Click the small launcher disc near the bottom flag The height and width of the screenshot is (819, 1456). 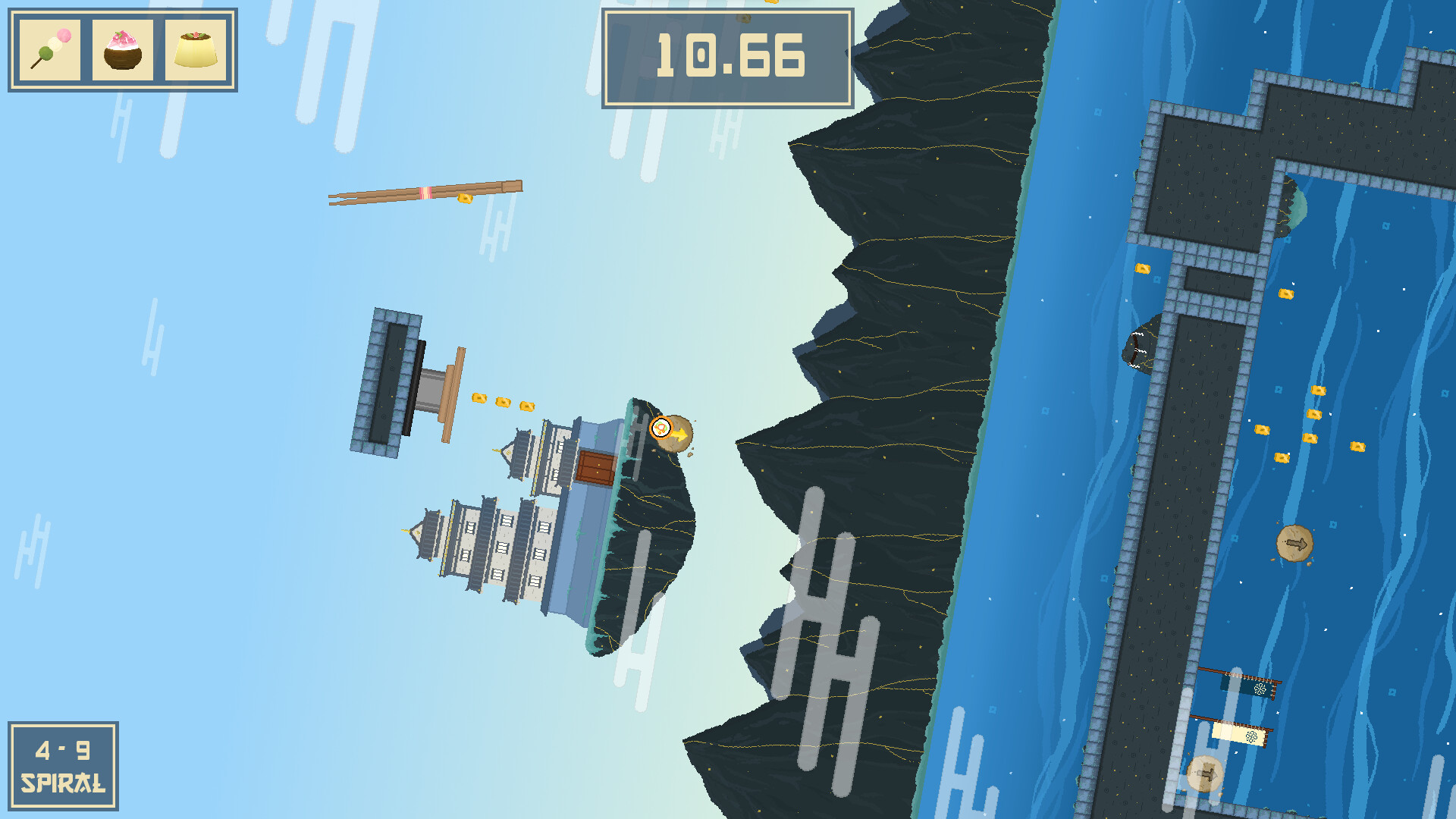[x=1205, y=775]
